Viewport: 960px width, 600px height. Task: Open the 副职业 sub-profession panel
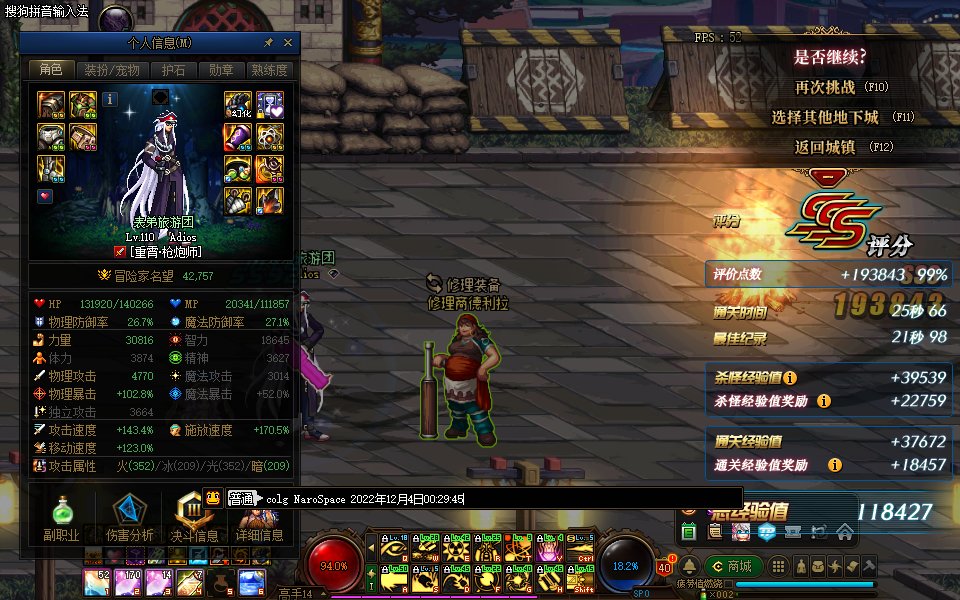(61, 518)
